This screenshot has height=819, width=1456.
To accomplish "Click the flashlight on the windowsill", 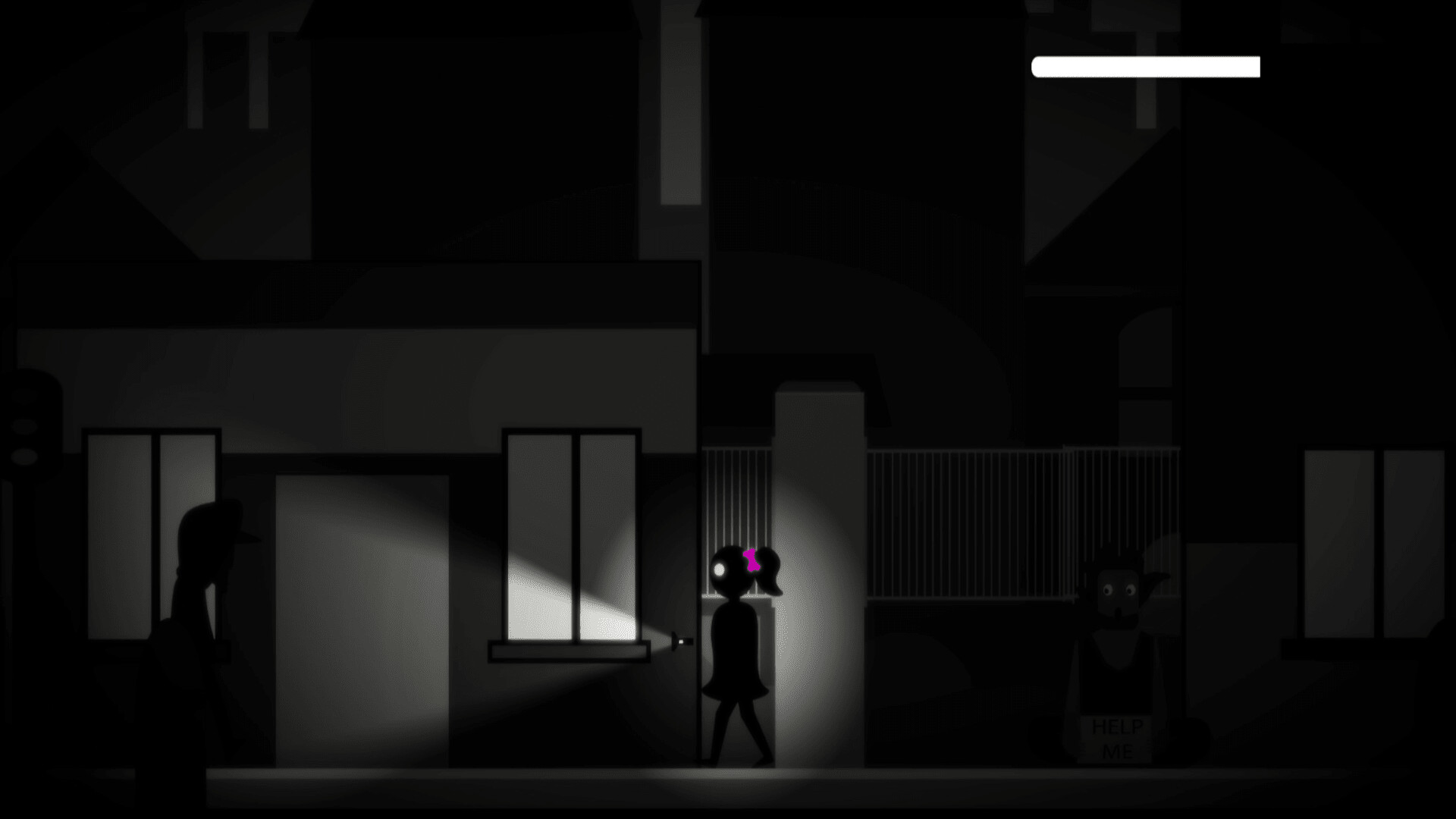I will pos(677,641).
